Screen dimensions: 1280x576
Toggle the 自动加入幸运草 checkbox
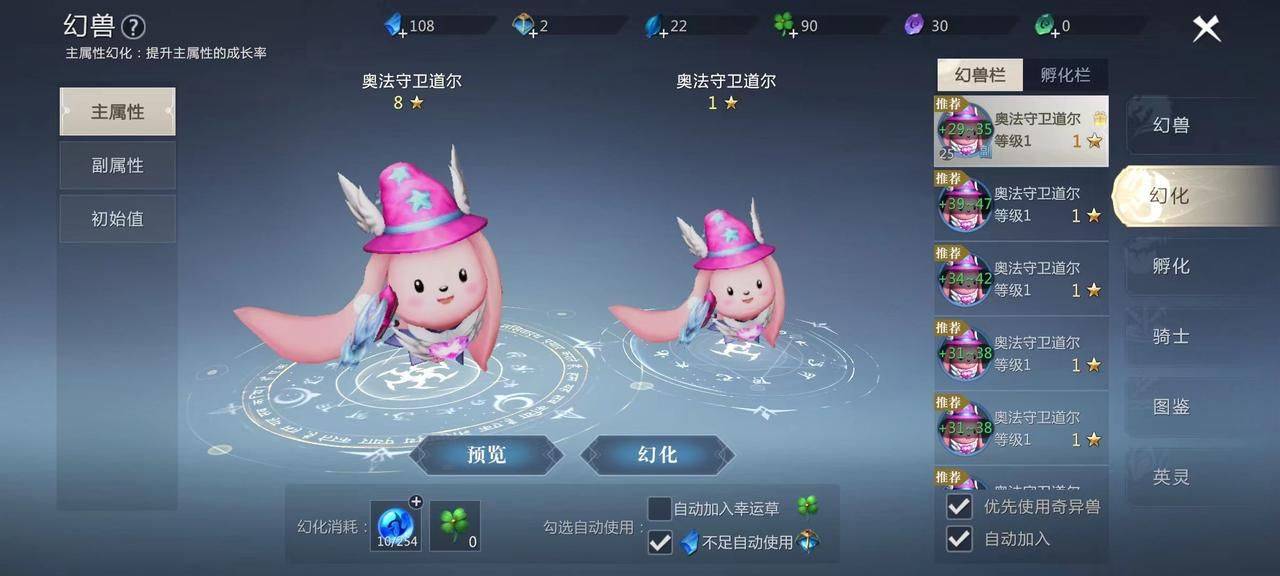[660, 509]
